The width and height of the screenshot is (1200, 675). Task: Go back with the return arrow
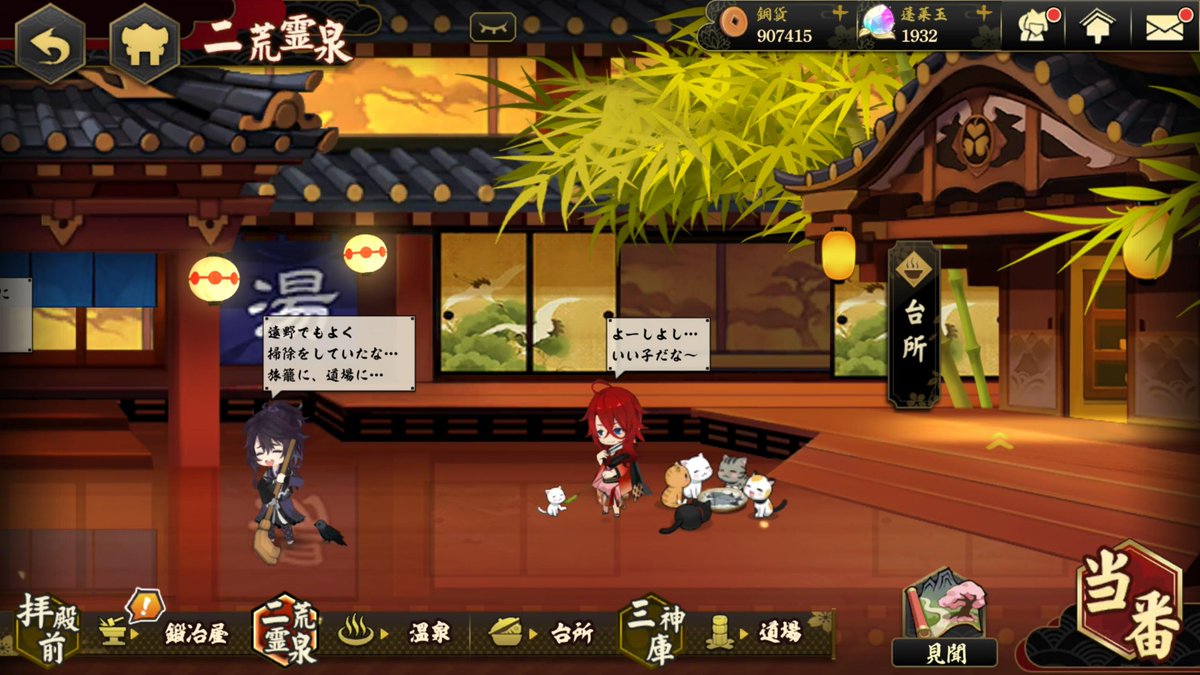pyautogui.click(x=50, y=44)
